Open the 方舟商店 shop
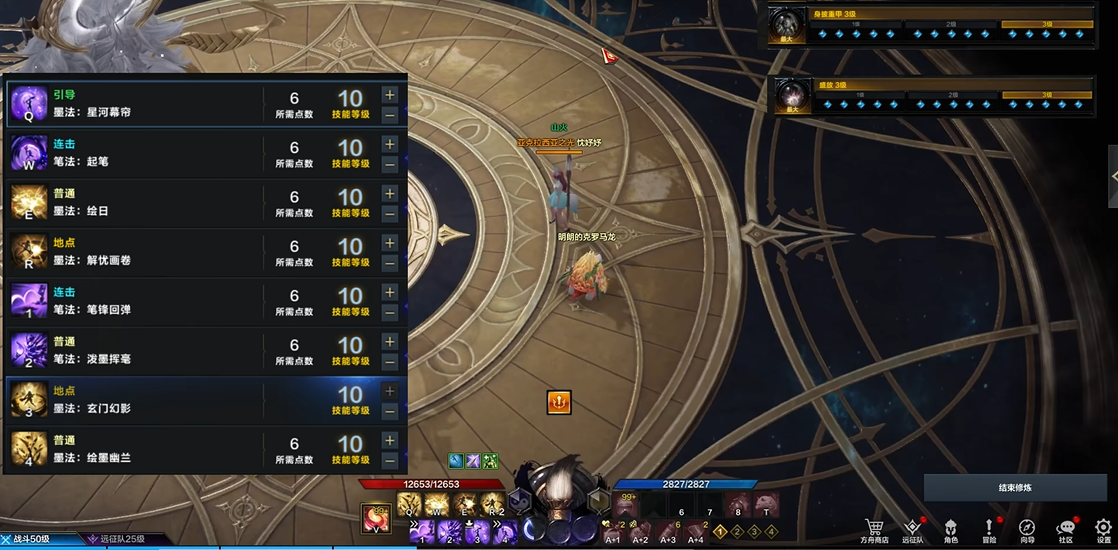Viewport: 1118px width, 550px height. (x=875, y=530)
